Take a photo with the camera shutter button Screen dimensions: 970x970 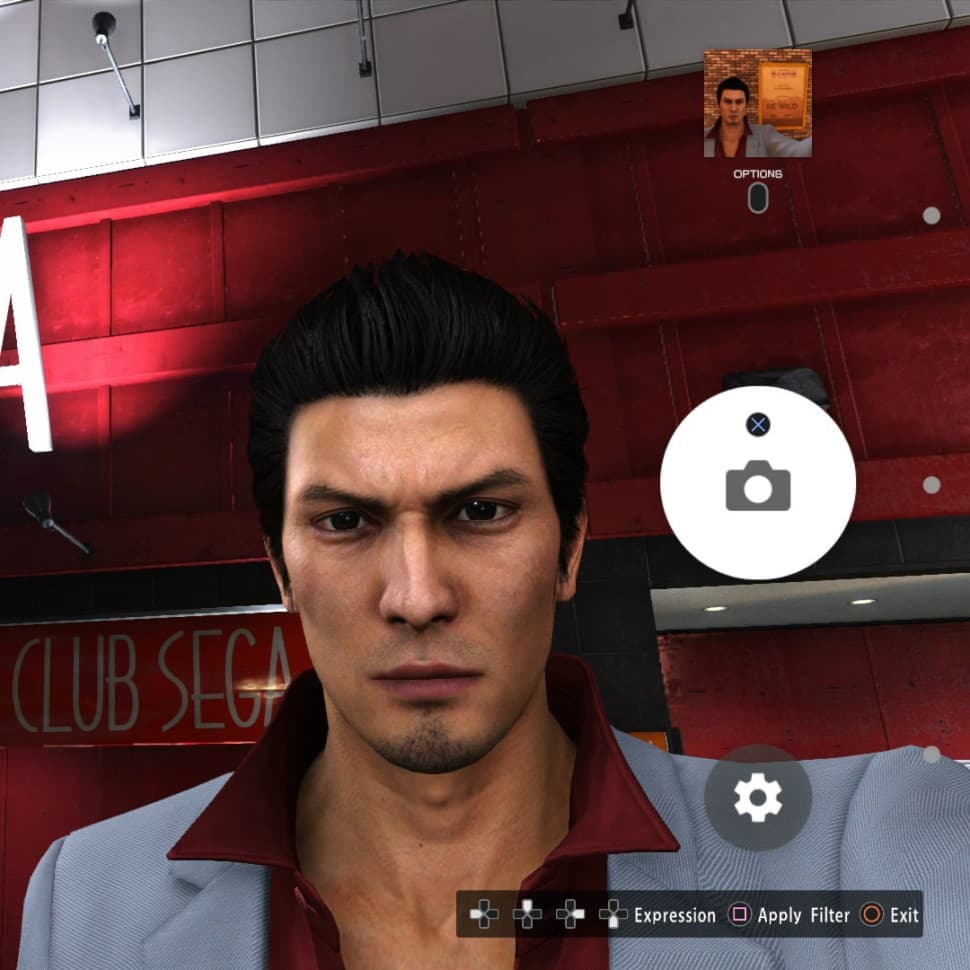757,485
